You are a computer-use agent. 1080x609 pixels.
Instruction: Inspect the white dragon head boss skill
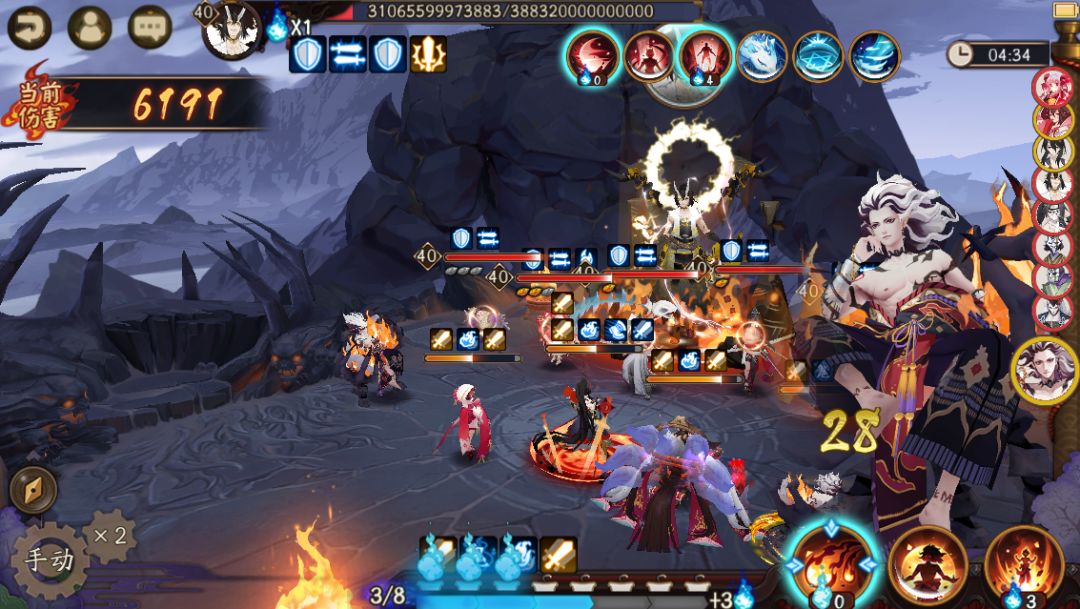click(762, 56)
